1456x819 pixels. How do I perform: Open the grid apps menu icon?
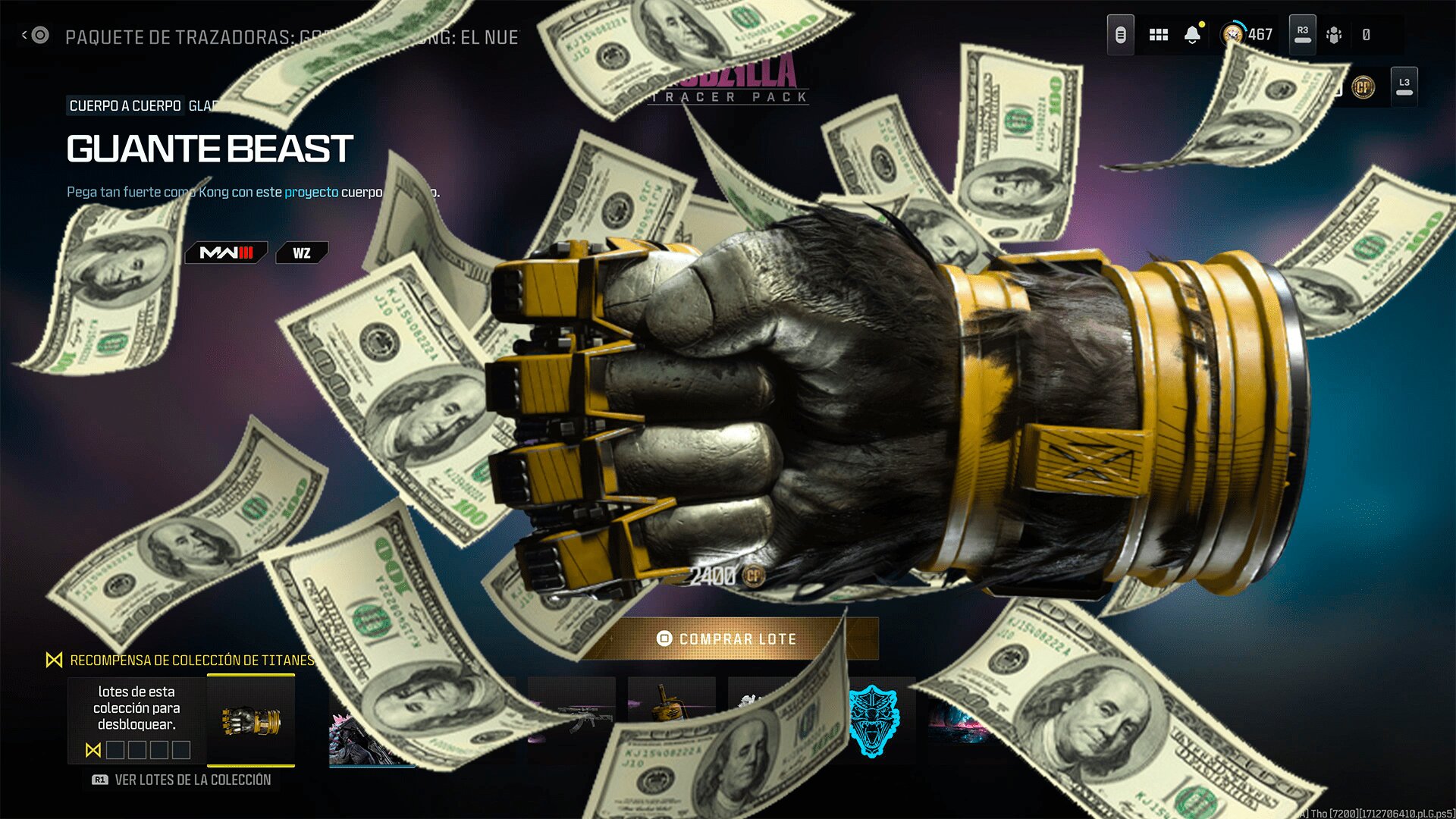click(1158, 35)
